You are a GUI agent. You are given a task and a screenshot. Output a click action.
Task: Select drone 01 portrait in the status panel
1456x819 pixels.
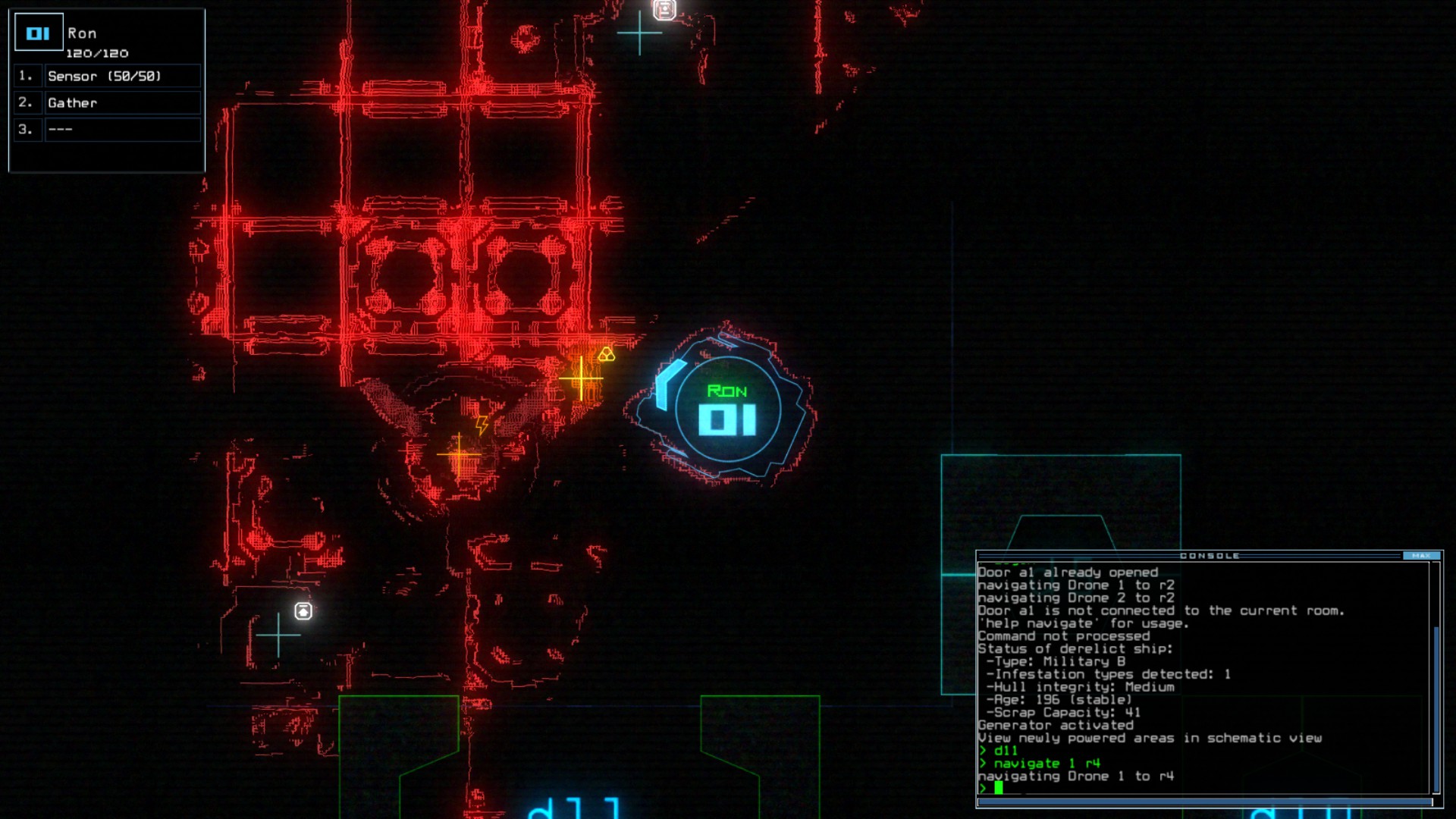38,32
